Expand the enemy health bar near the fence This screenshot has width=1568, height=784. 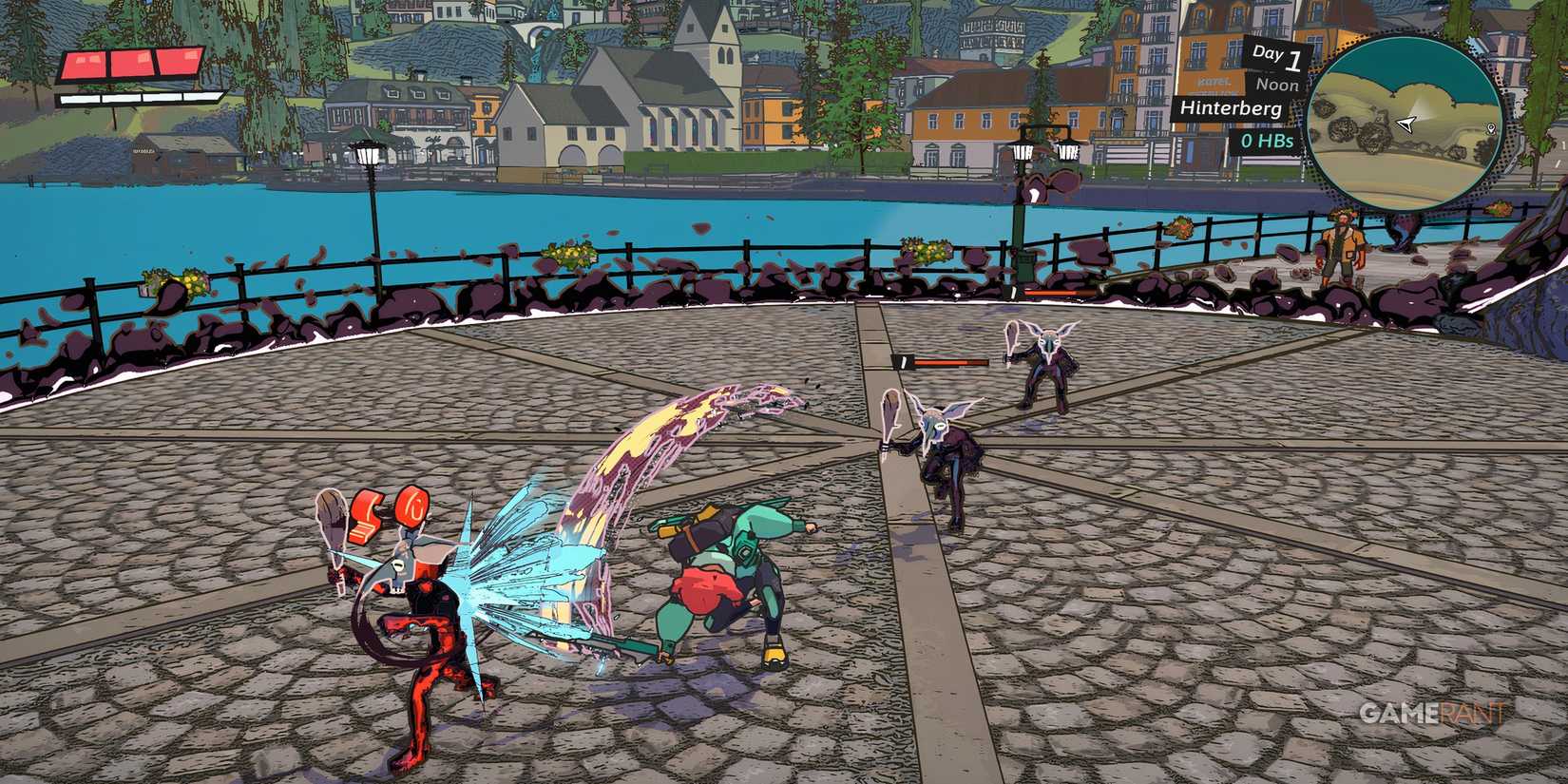[x=1058, y=292]
